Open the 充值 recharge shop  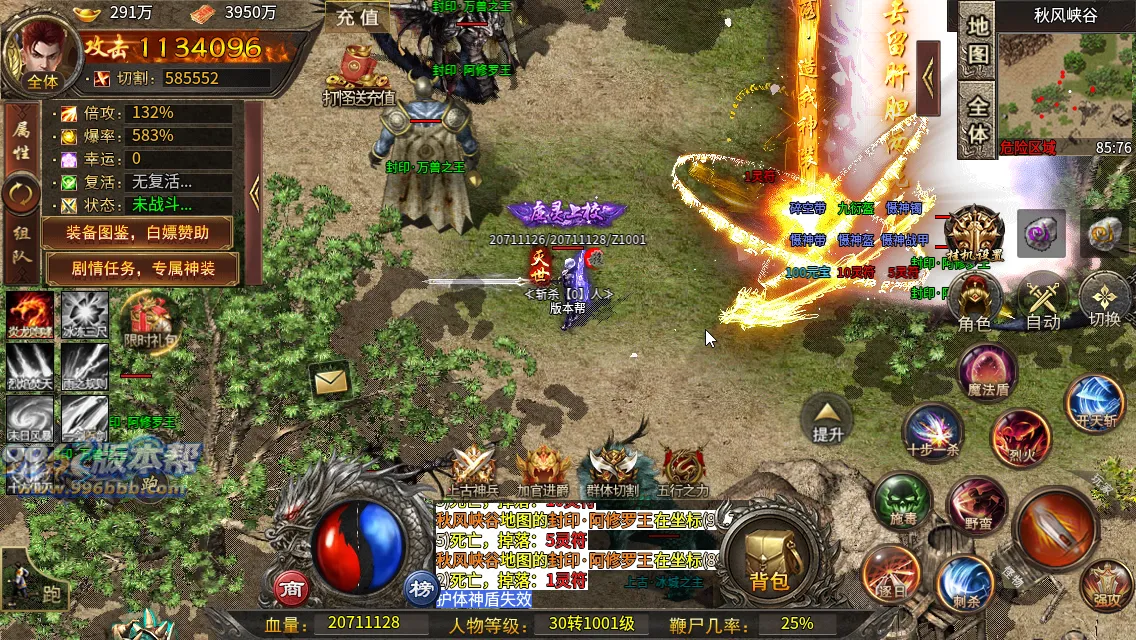click(357, 17)
